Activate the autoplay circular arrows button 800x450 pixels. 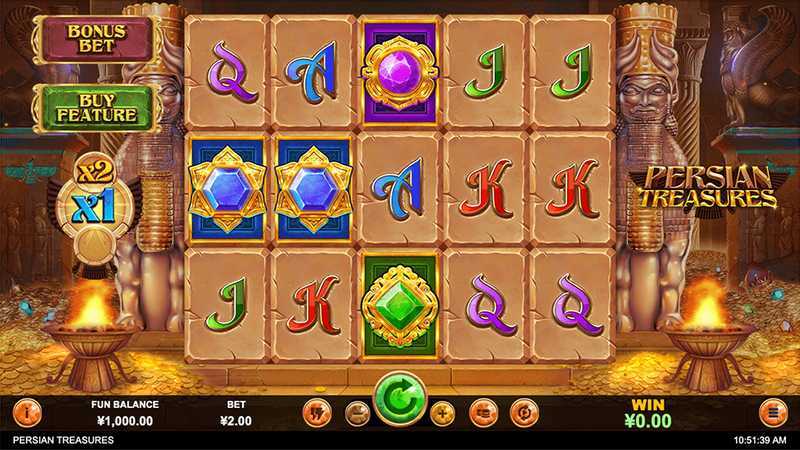[x=523, y=411]
